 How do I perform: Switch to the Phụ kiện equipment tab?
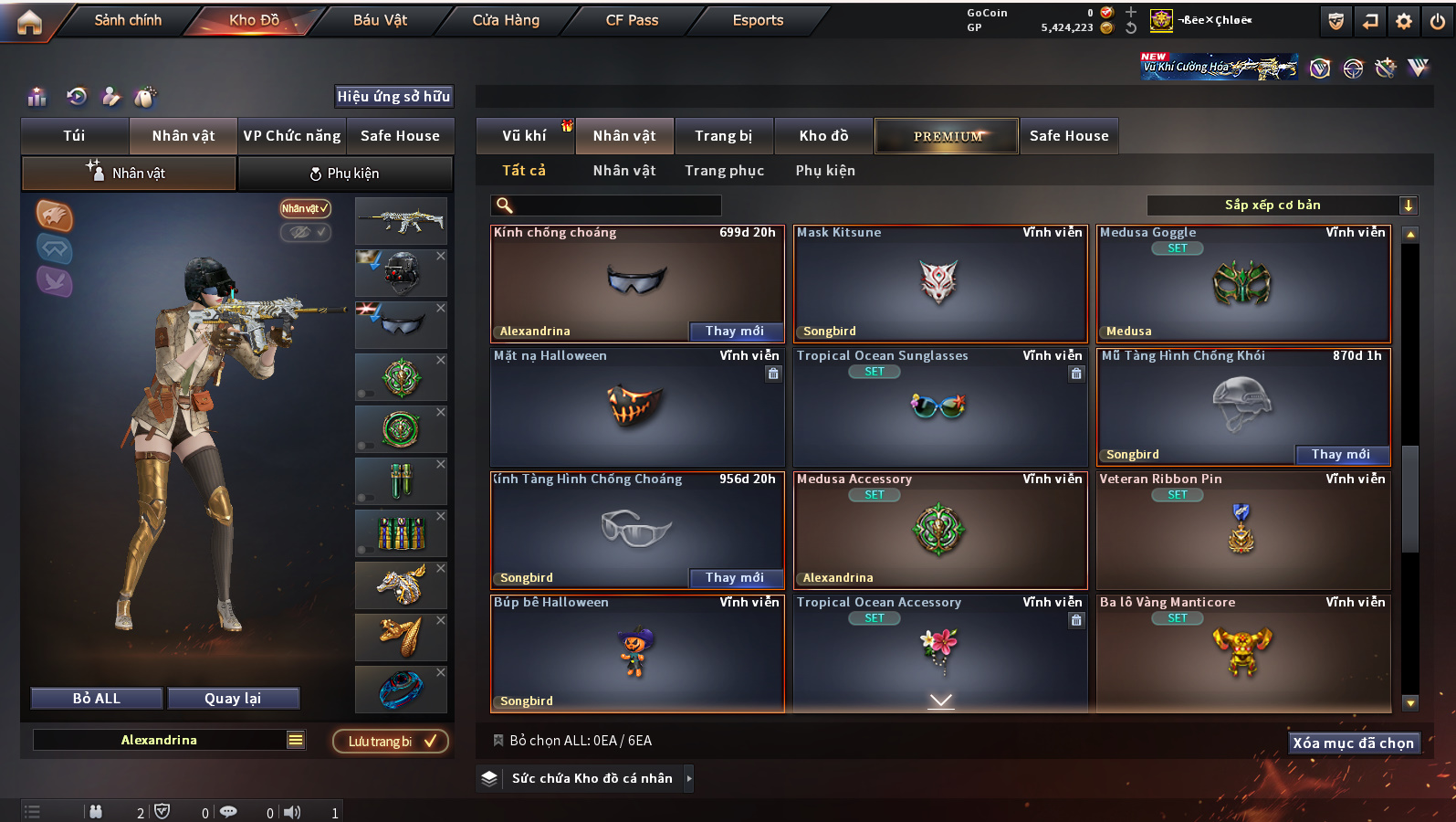345,174
